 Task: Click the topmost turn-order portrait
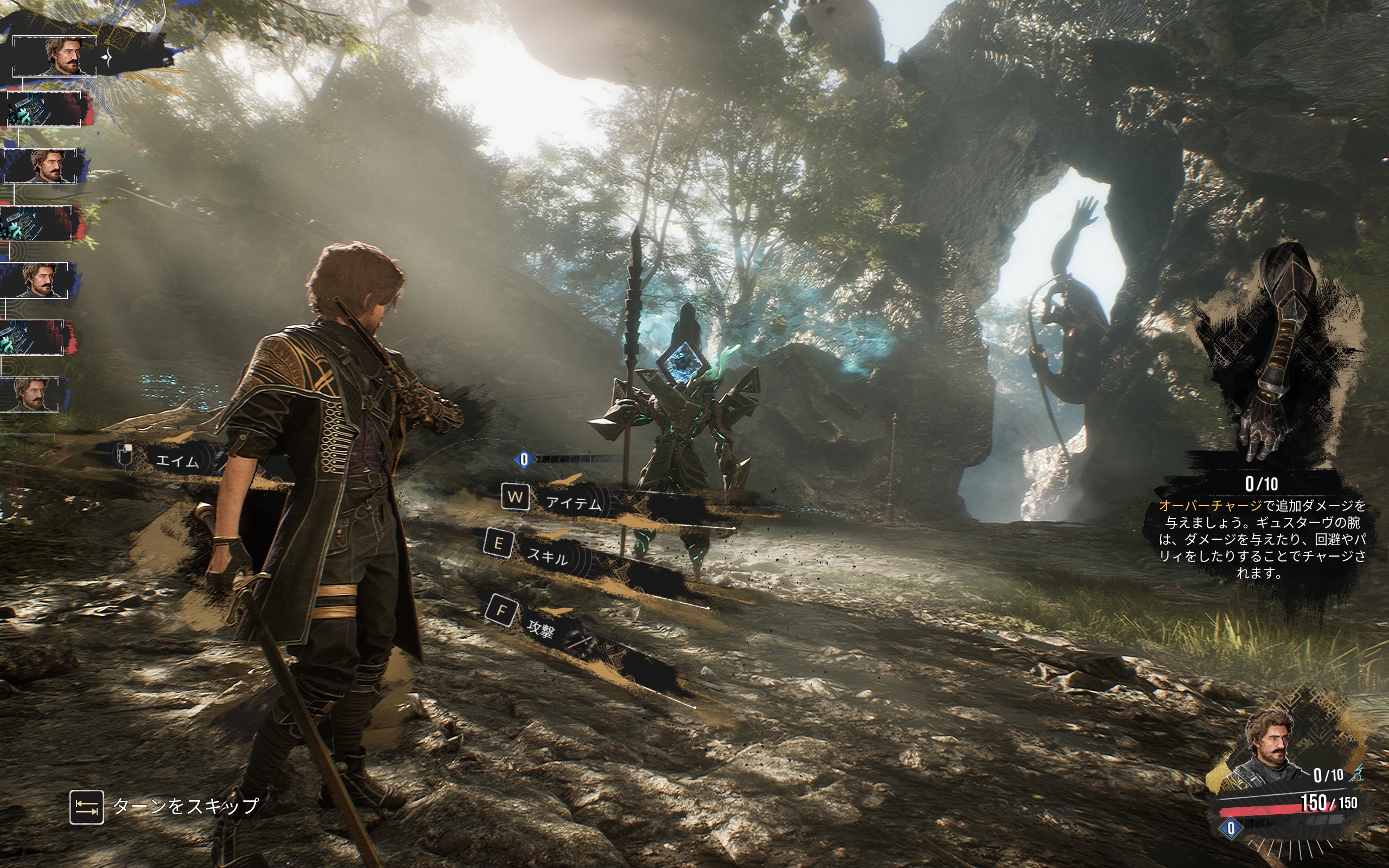point(55,56)
